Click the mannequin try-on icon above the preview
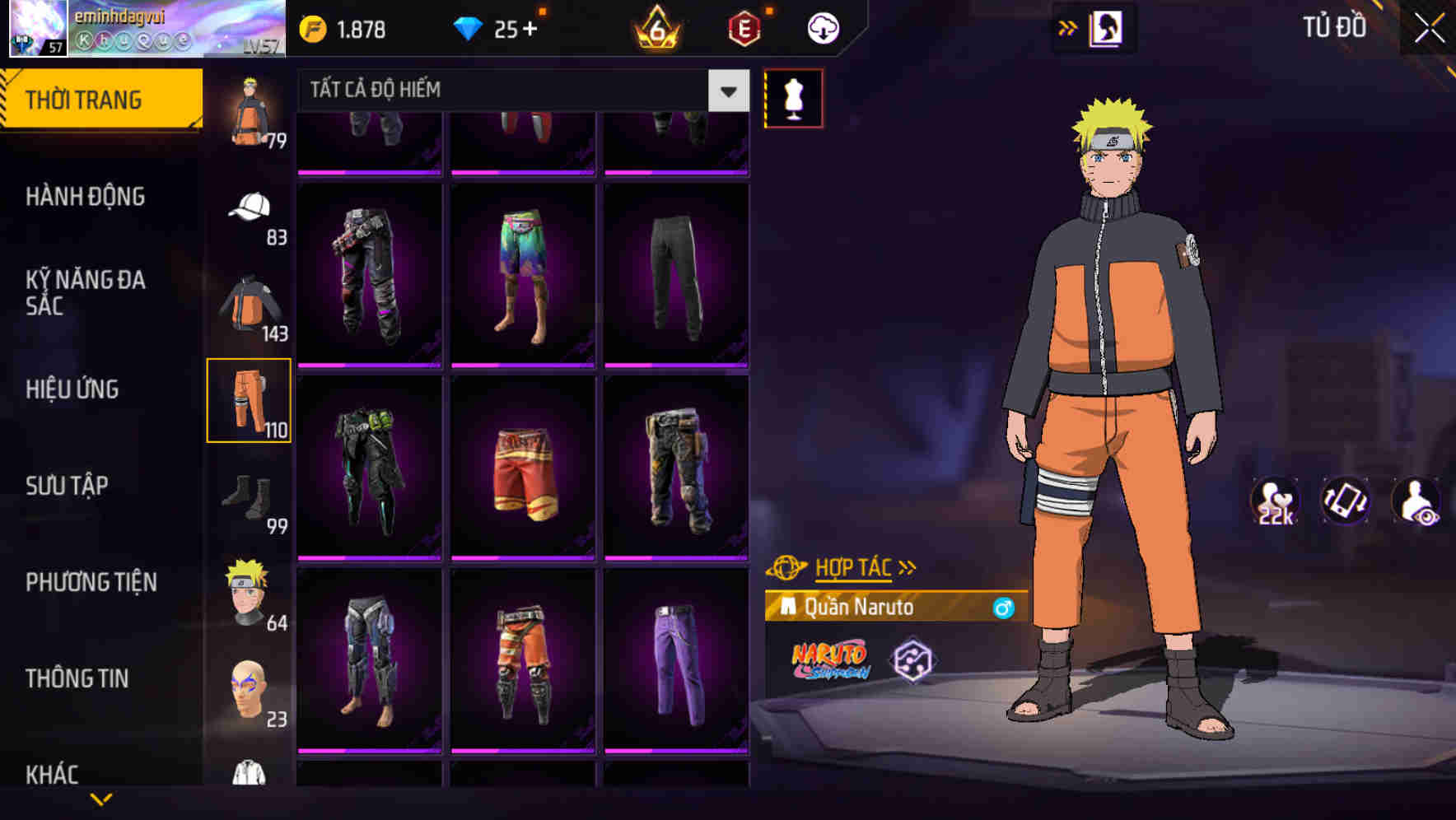 coord(793,97)
